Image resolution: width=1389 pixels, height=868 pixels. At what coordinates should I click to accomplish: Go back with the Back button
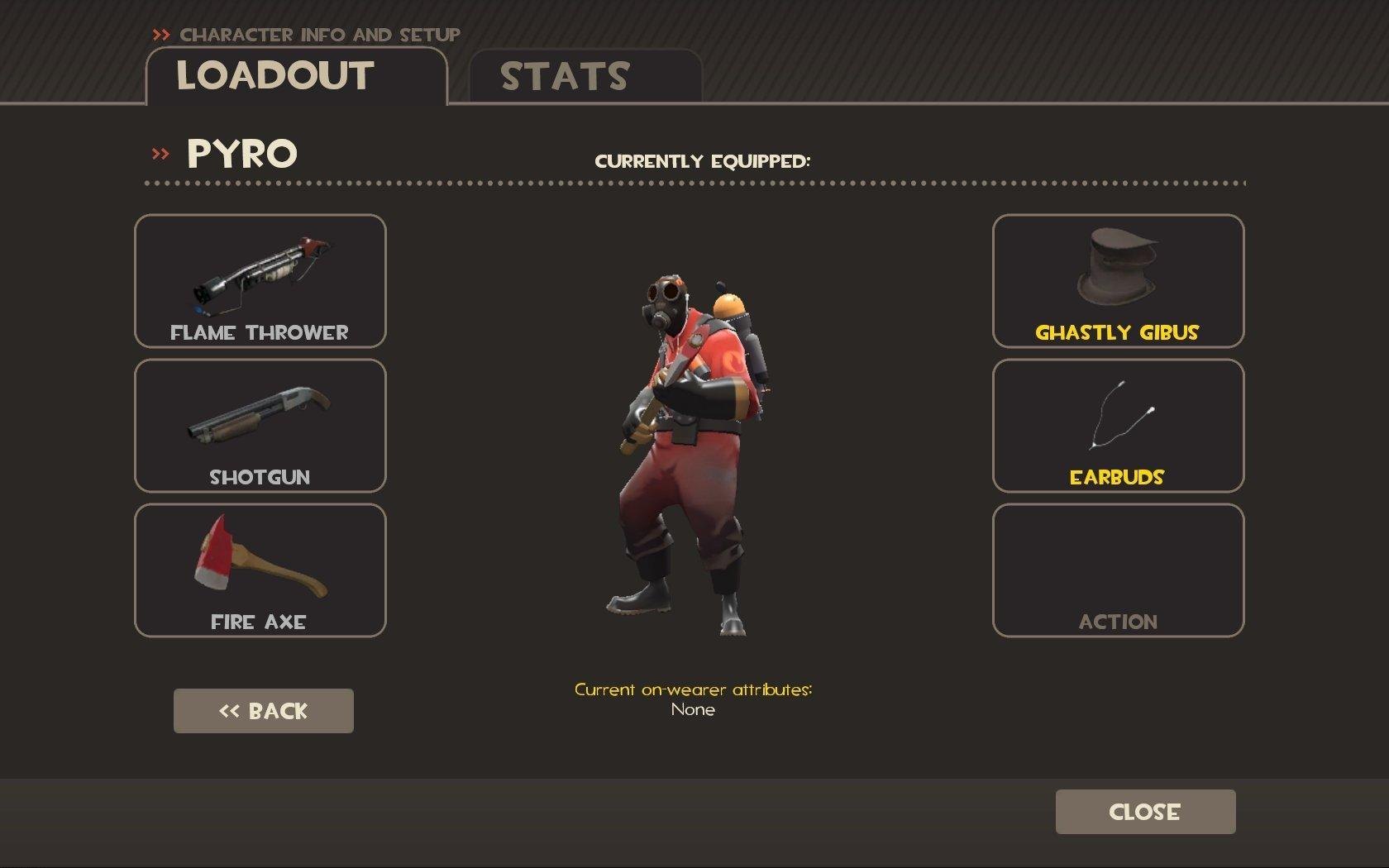[x=264, y=711]
